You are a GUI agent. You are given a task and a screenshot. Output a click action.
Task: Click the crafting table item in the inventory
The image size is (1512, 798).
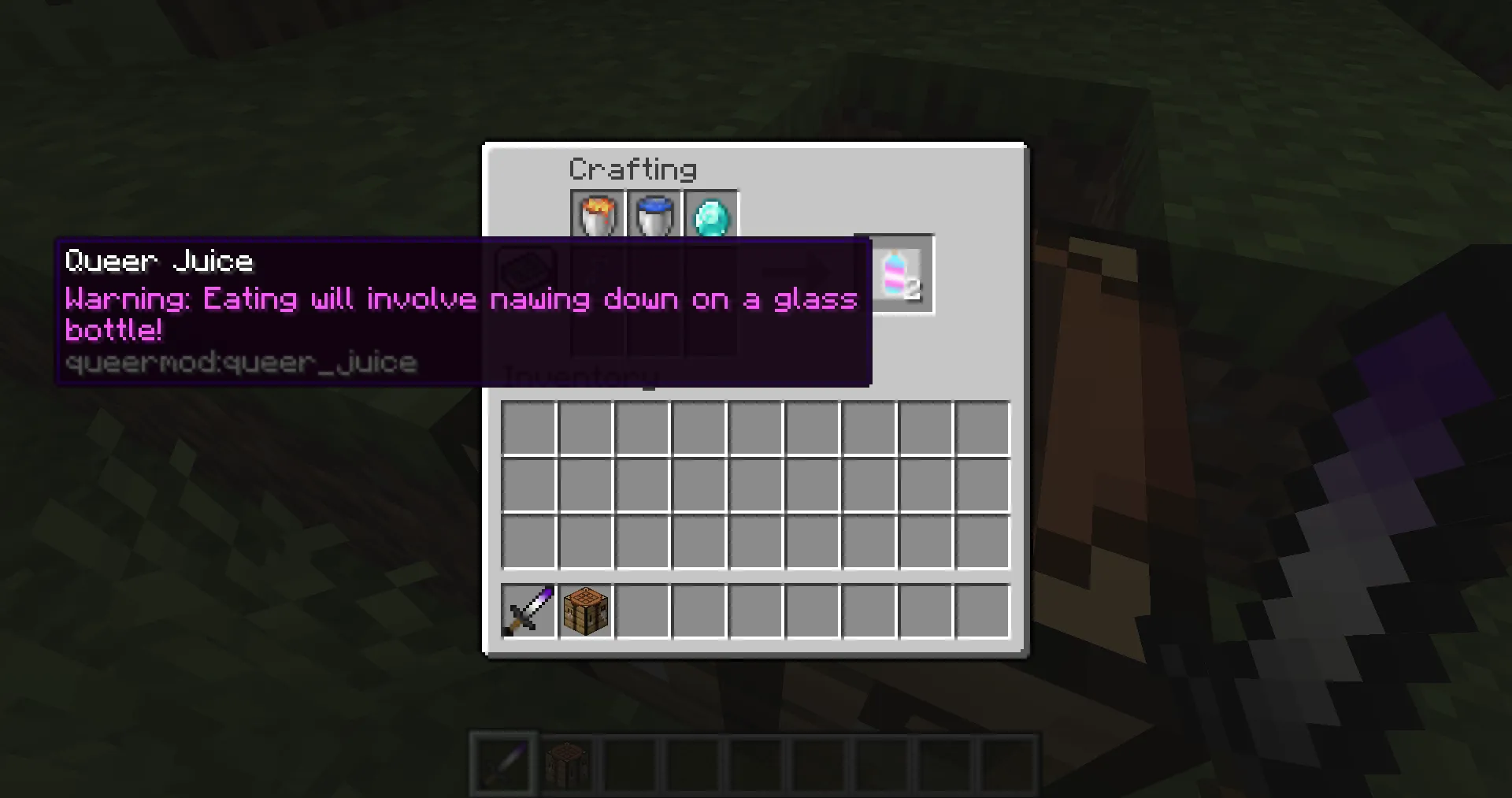(585, 611)
